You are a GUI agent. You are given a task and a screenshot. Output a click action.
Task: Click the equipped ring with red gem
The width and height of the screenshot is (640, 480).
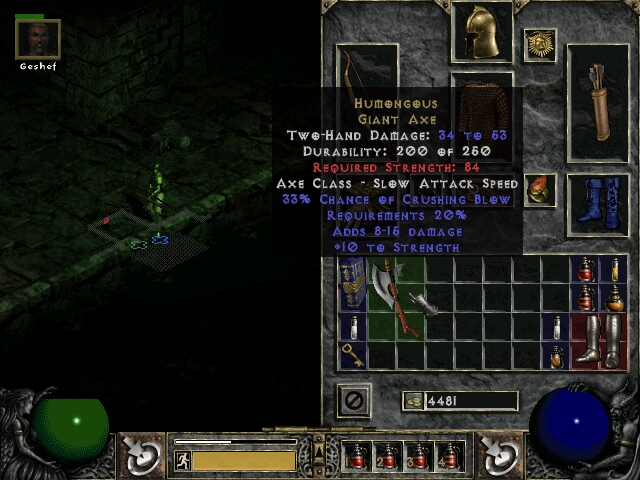point(540,190)
